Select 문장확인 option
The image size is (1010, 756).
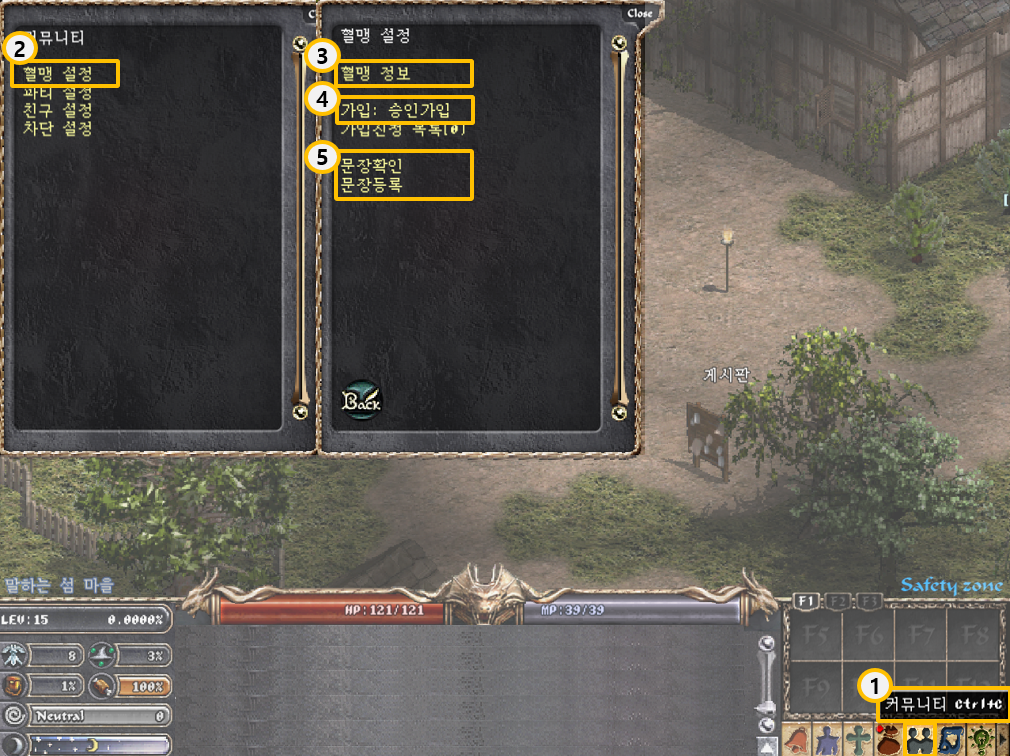tap(371, 165)
